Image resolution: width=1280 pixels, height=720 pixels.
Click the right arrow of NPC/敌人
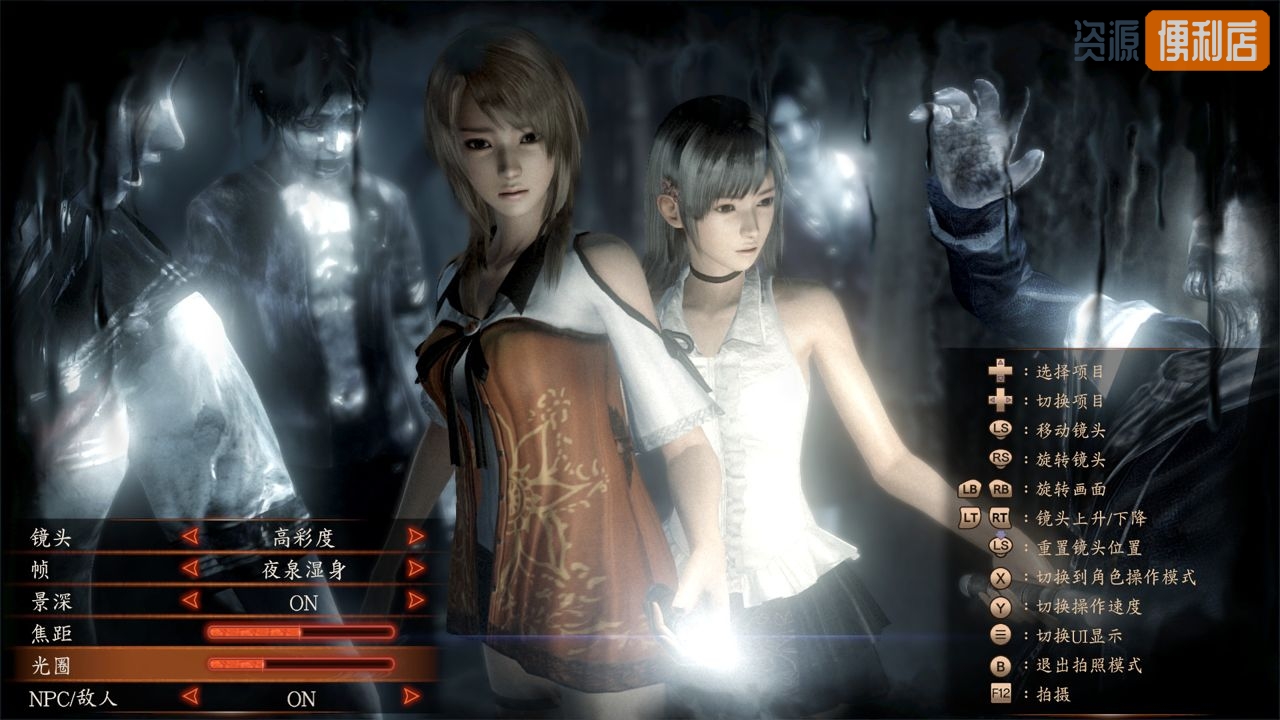411,697
